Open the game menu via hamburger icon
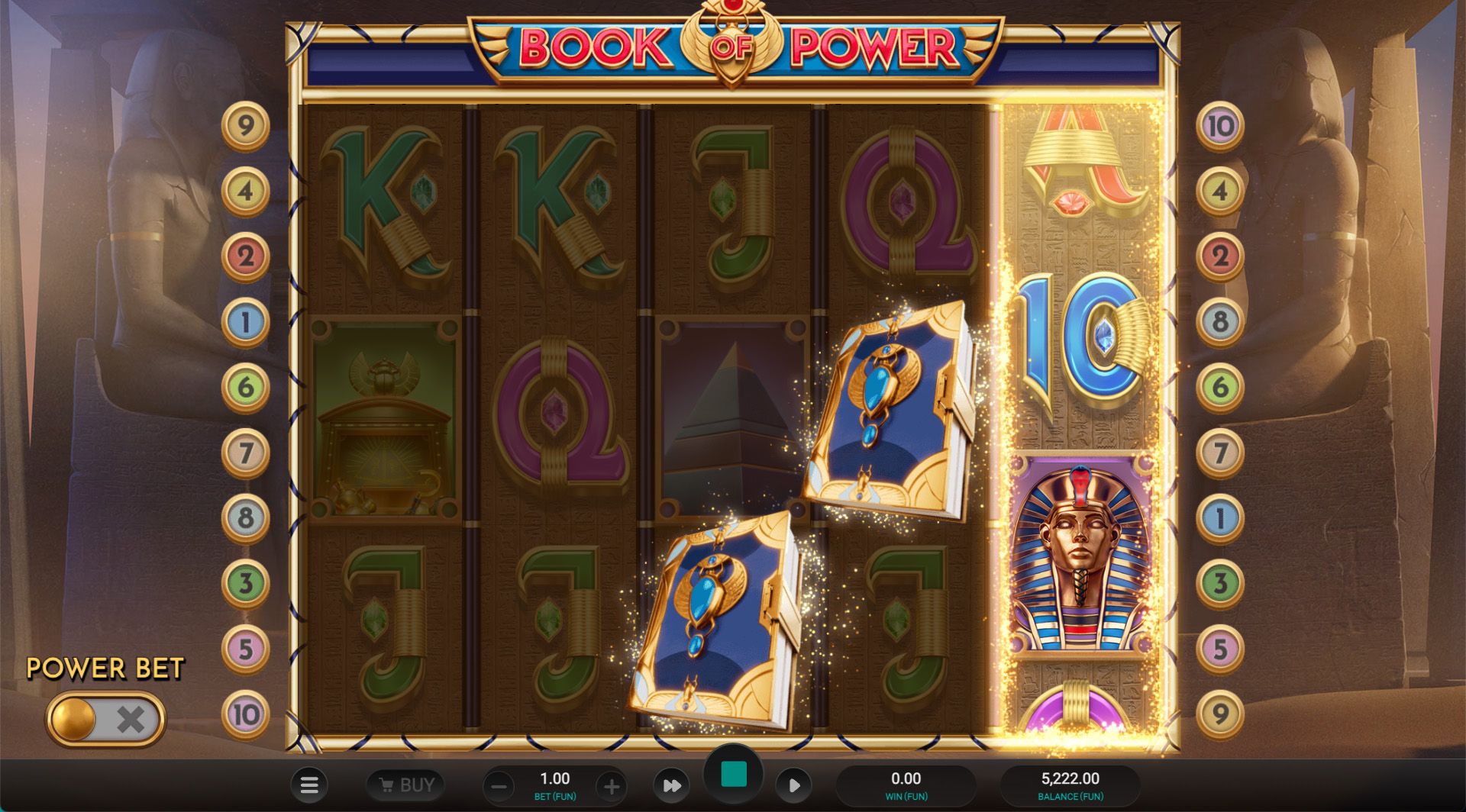The height and width of the screenshot is (812, 1466). pos(310,785)
